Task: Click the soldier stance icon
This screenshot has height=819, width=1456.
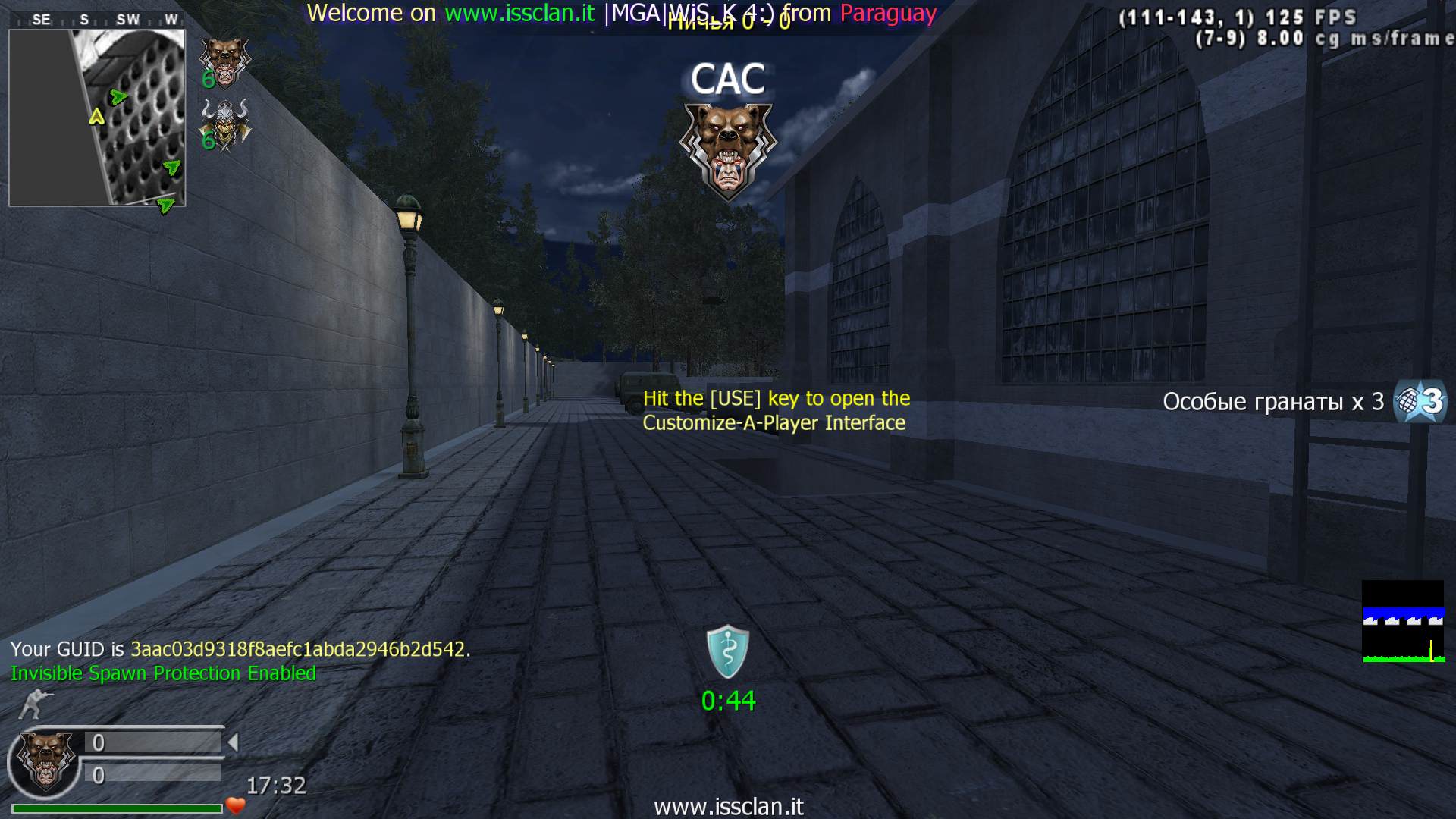Action: (34, 704)
